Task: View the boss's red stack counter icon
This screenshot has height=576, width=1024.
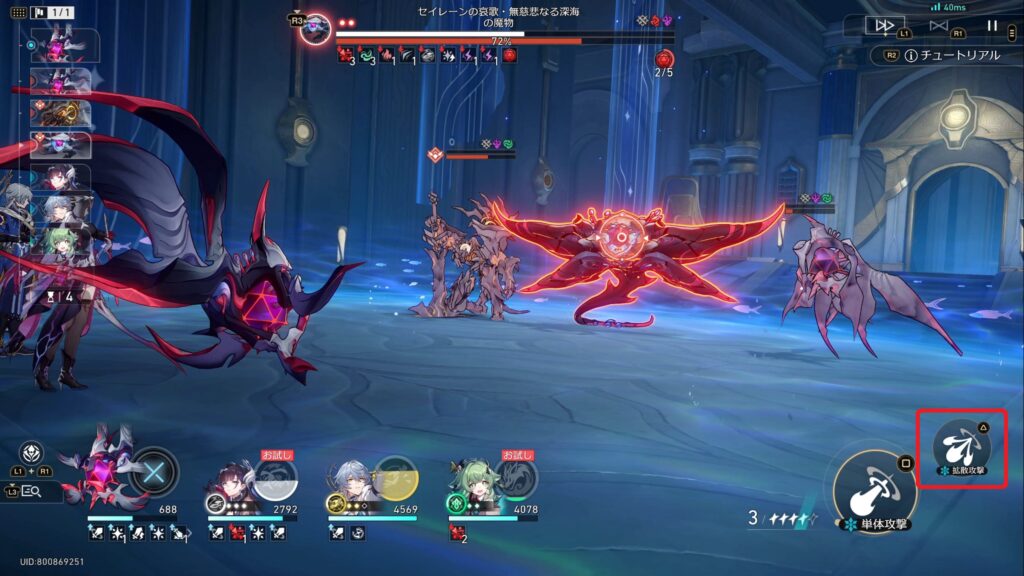Action: [664, 59]
